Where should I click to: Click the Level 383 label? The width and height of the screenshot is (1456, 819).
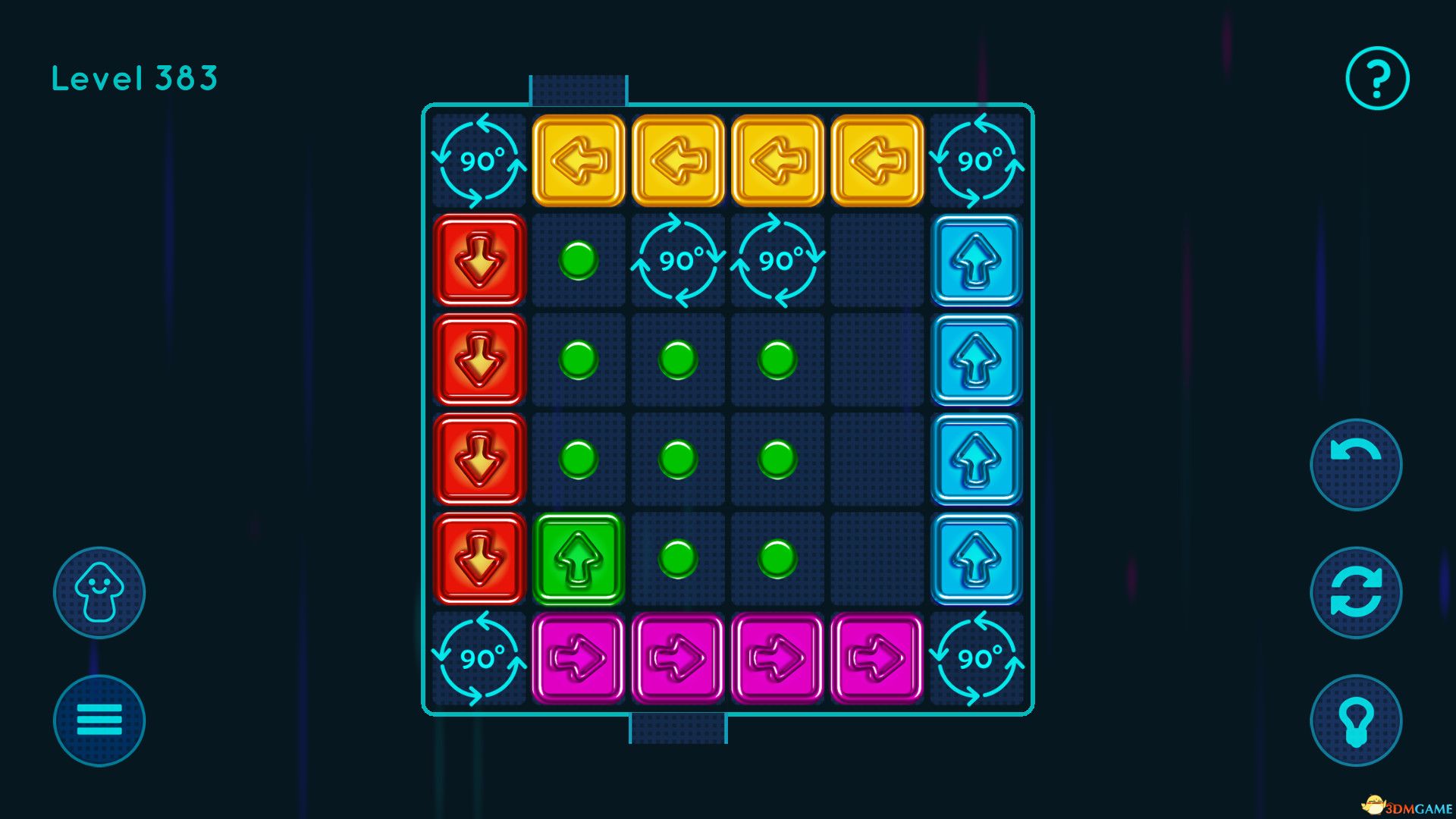coord(134,76)
